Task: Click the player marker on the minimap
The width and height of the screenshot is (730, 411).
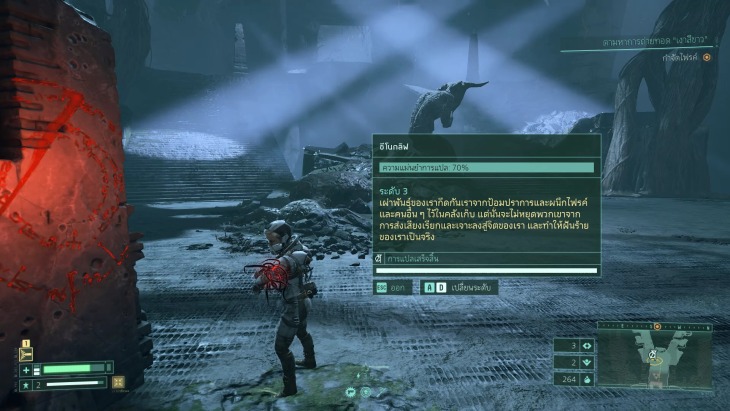Action: [652, 356]
